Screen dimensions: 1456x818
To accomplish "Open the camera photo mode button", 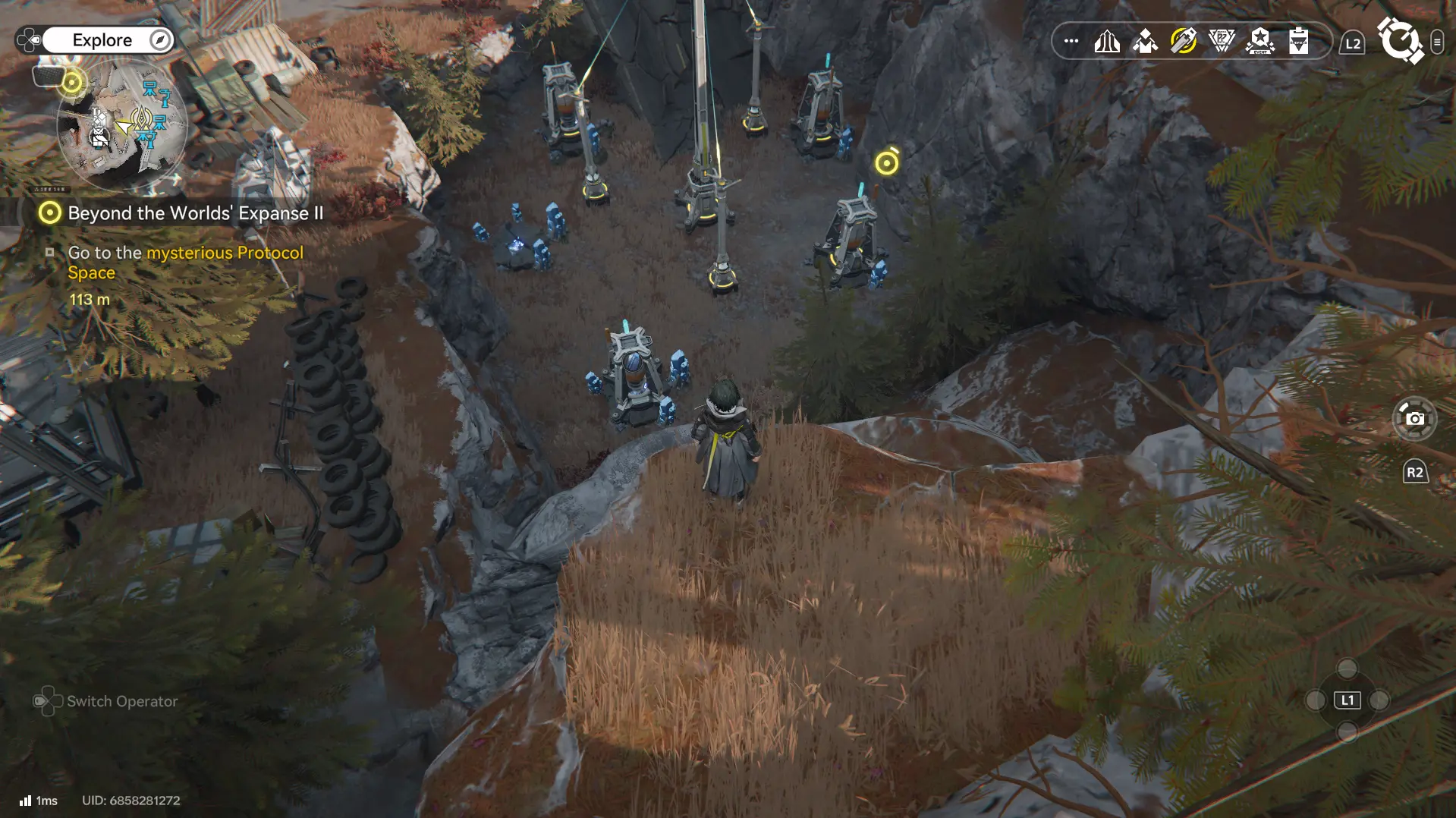I will click(x=1414, y=418).
